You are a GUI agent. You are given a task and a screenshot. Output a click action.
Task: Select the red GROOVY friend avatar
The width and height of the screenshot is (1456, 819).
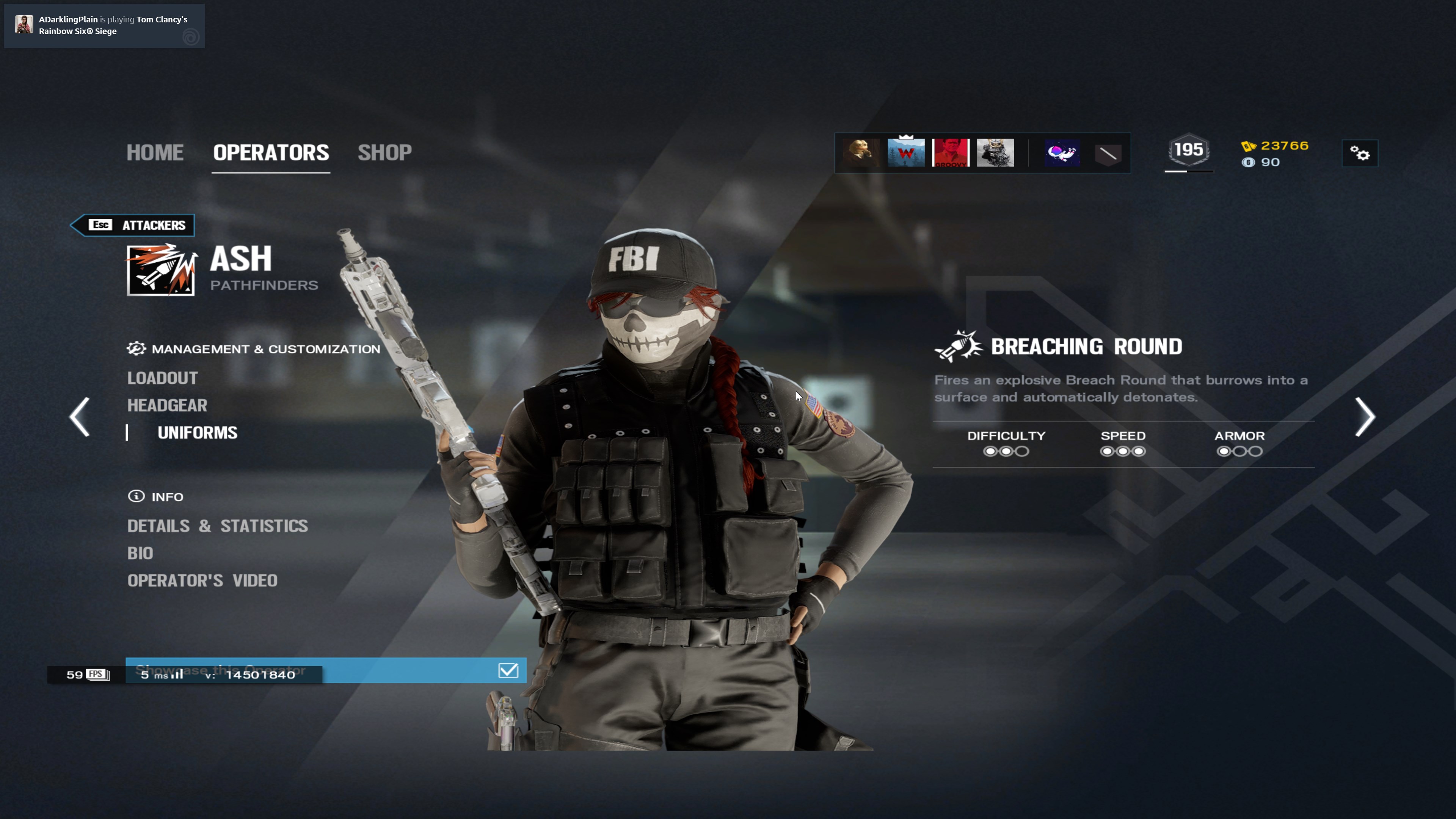pyautogui.click(x=951, y=152)
